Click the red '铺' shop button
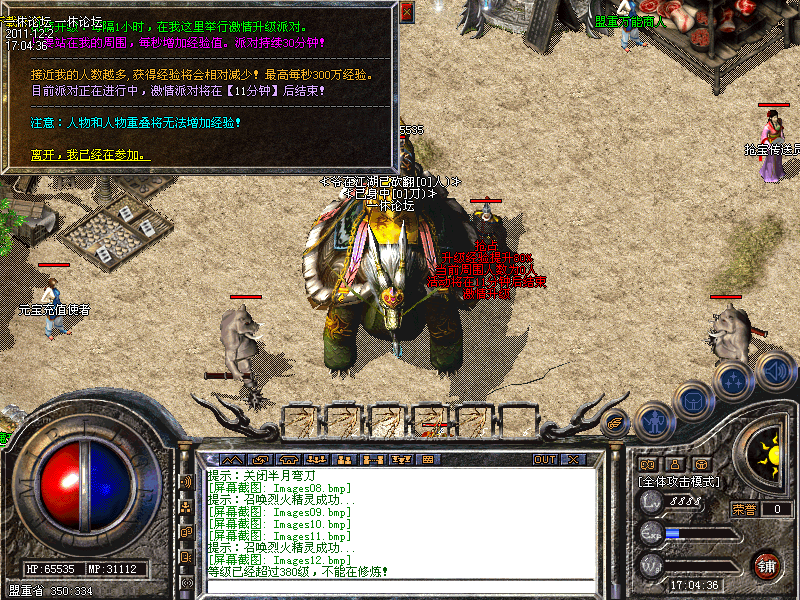This screenshot has height=600, width=800. click(767, 564)
